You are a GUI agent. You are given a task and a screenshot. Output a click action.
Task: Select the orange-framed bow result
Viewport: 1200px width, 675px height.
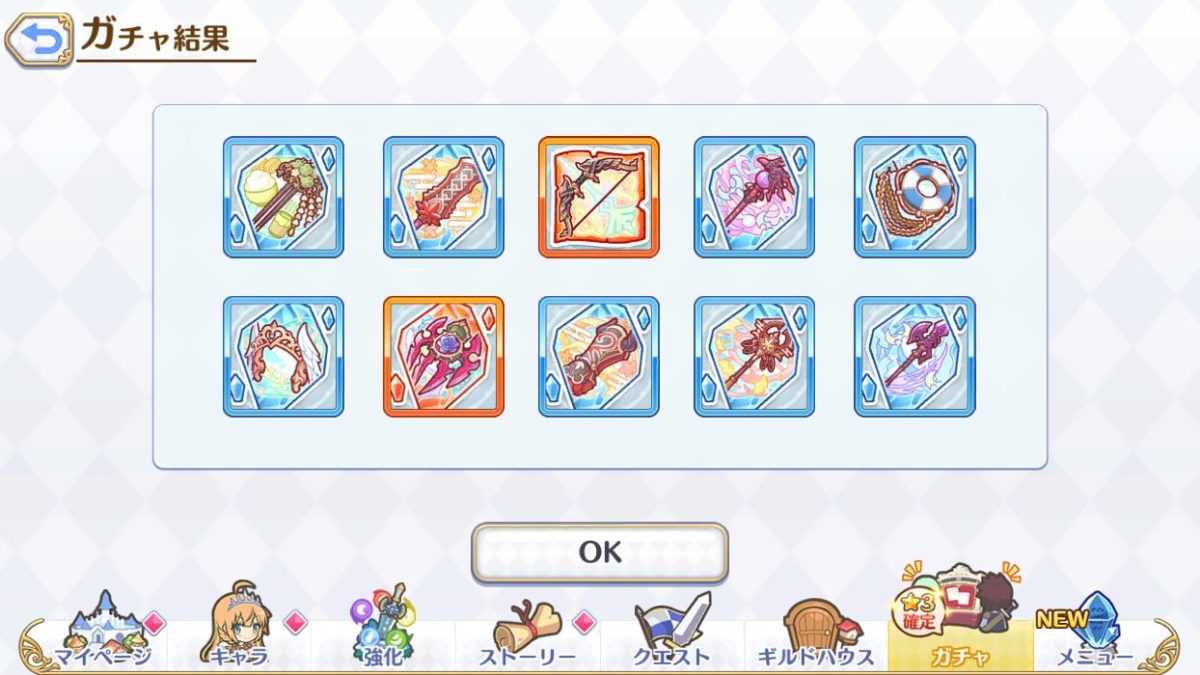pos(599,197)
